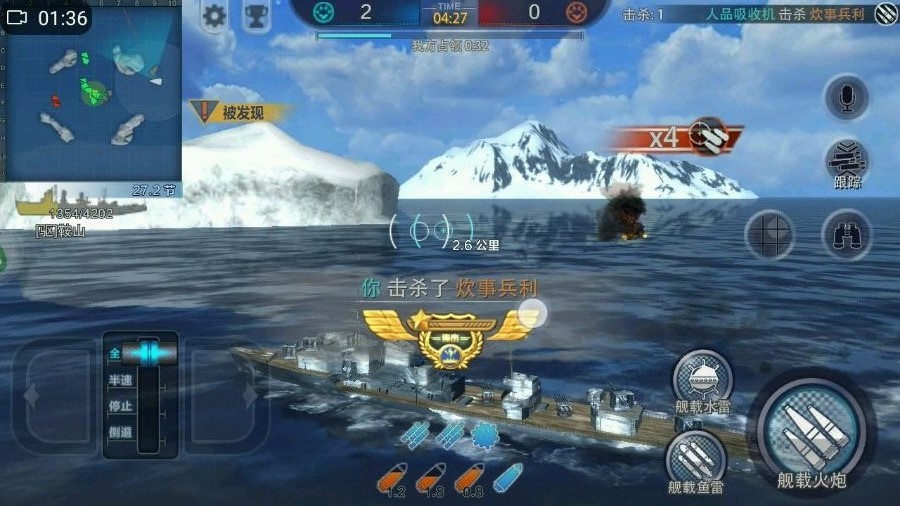
Task: Open the gear settings menu
Action: coord(214,17)
